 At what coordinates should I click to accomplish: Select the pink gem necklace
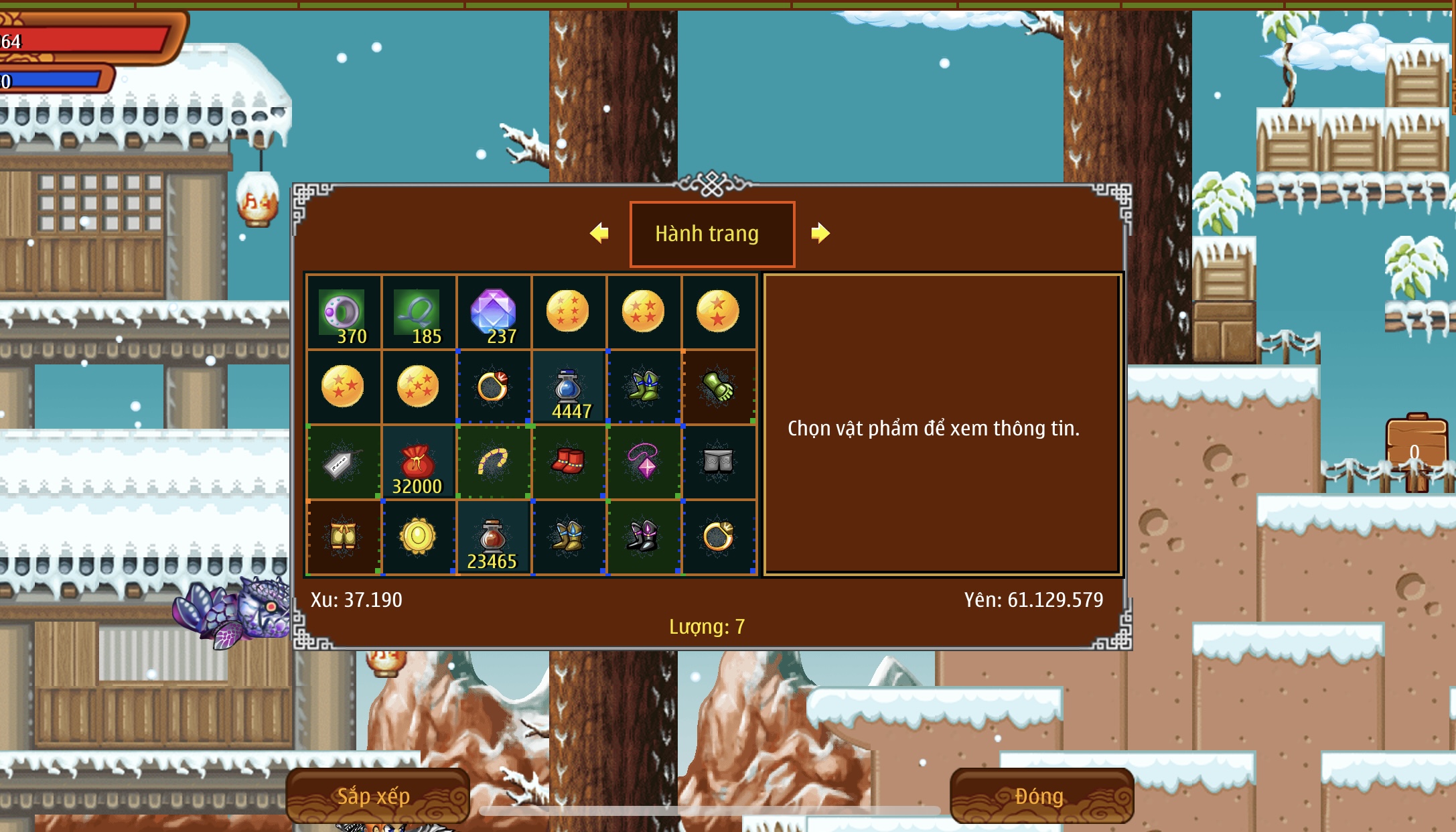(x=644, y=462)
